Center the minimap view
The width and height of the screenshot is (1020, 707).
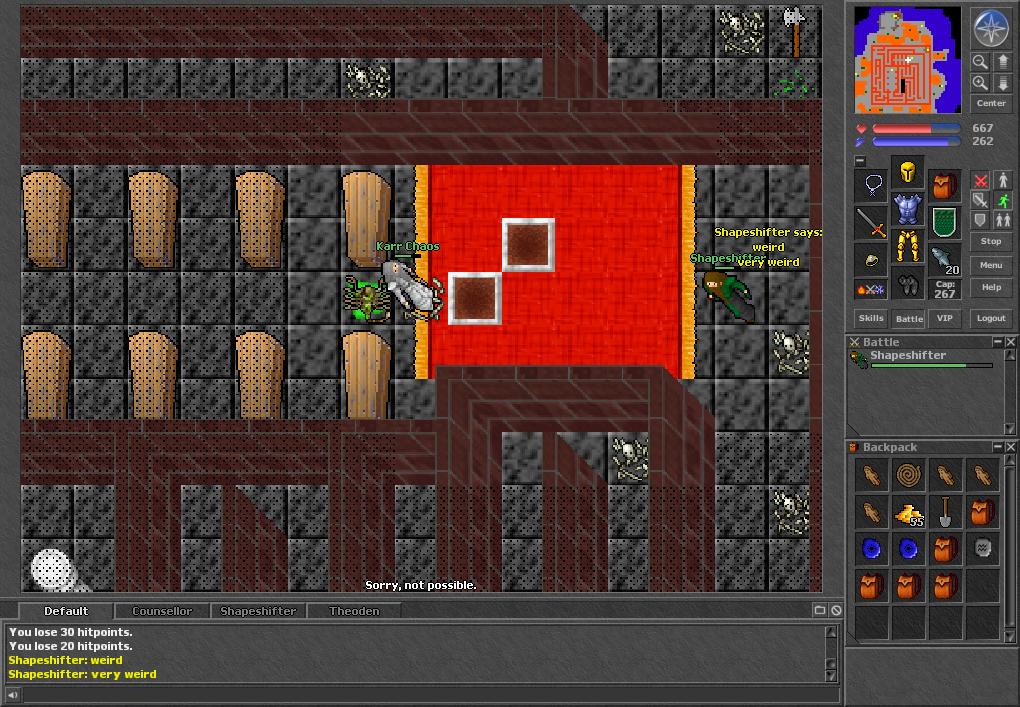click(x=991, y=103)
